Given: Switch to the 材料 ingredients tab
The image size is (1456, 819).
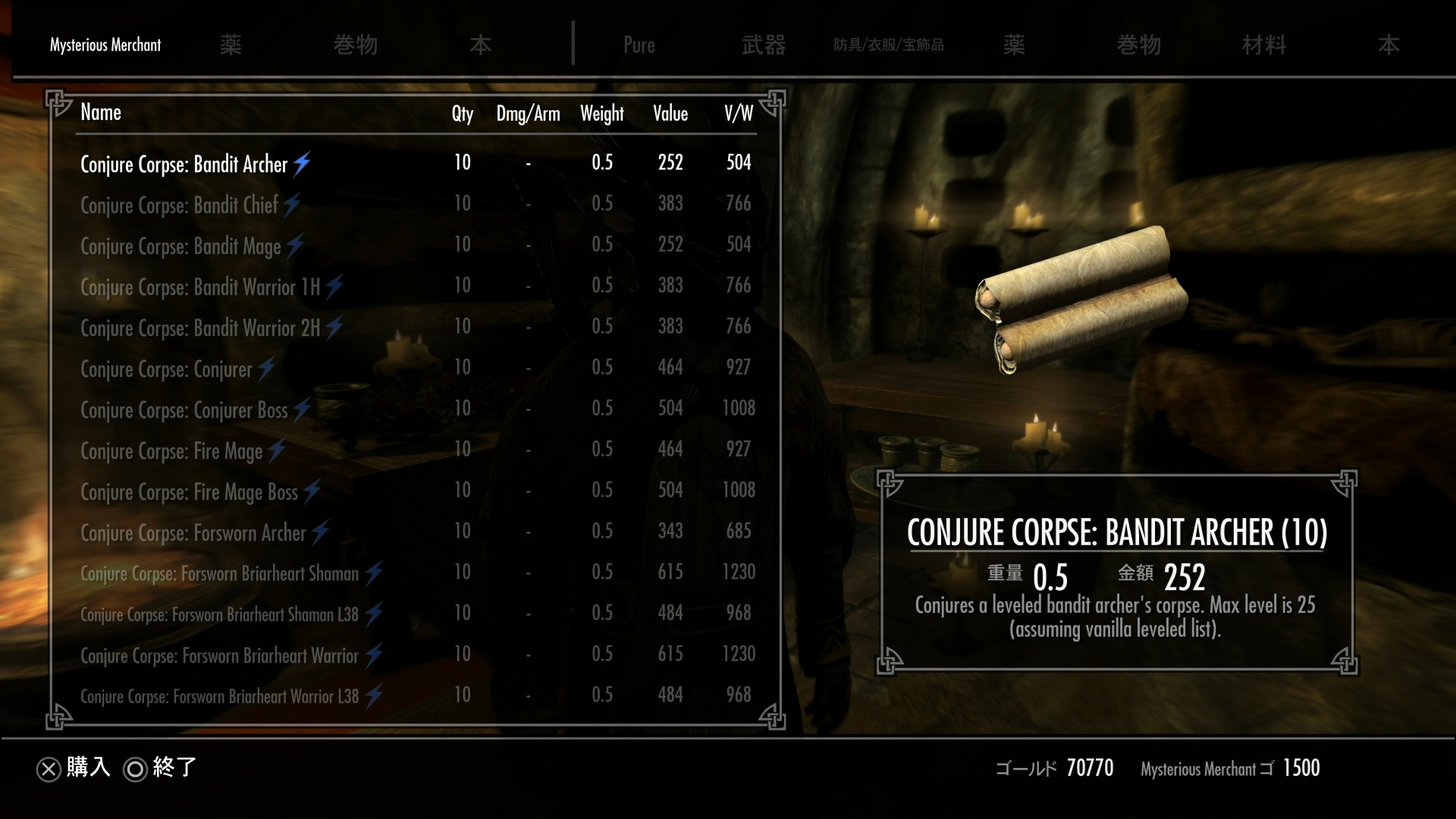Looking at the screenshot, I should coord(1263,45).
